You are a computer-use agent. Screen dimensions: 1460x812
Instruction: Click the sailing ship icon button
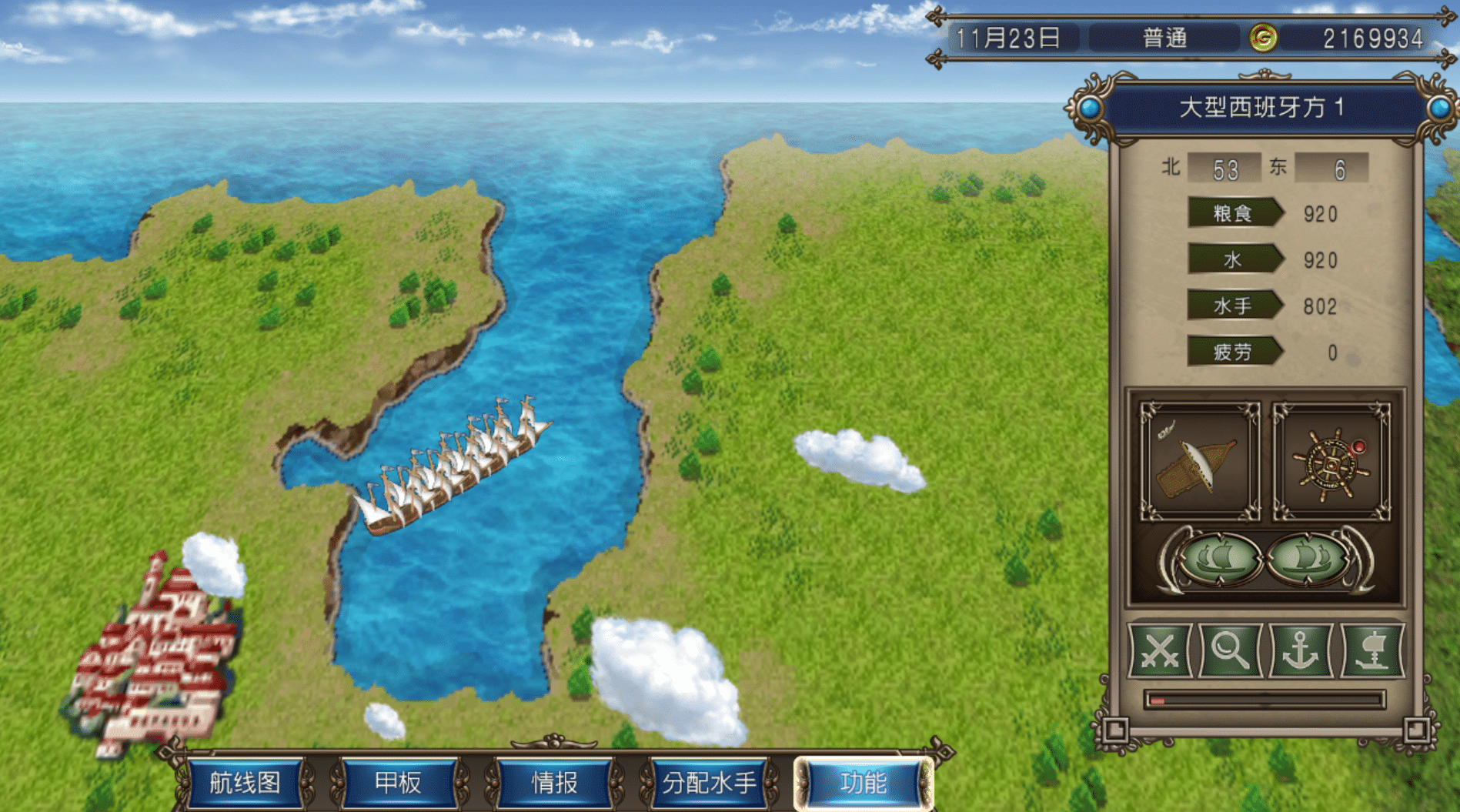[1371, 651]
